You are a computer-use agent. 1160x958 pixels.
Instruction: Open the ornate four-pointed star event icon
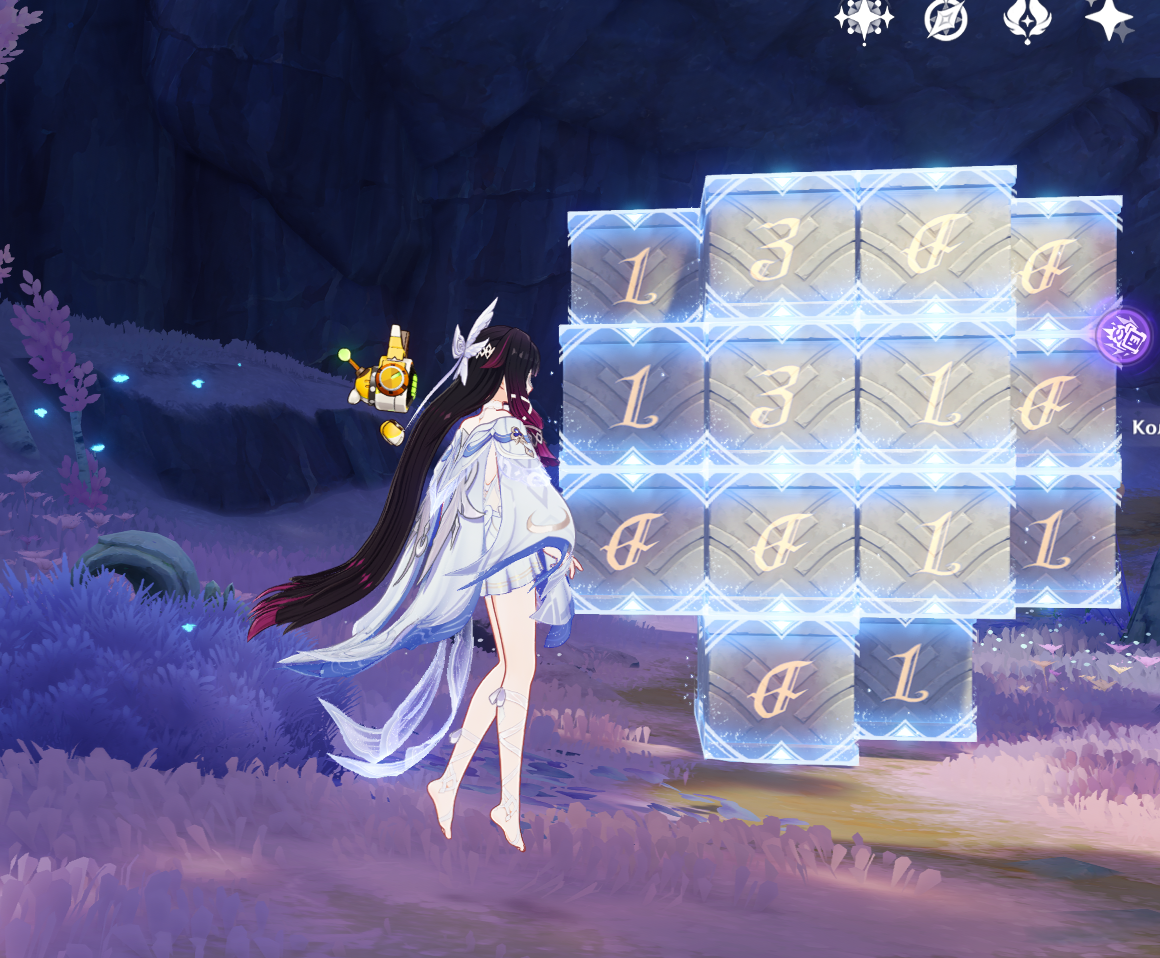click(x=862, y=20)
